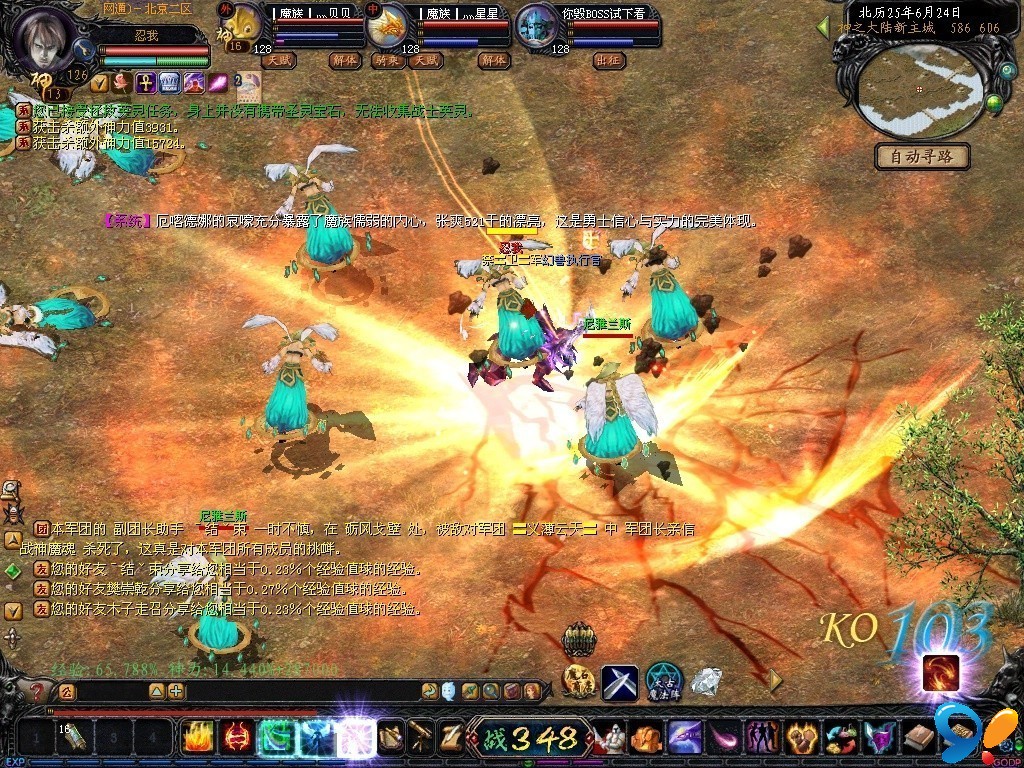Image resolution: width=1024 pixels, height=768 pixels.
Task: Open the red question mark help button
Action: point(37,691)
